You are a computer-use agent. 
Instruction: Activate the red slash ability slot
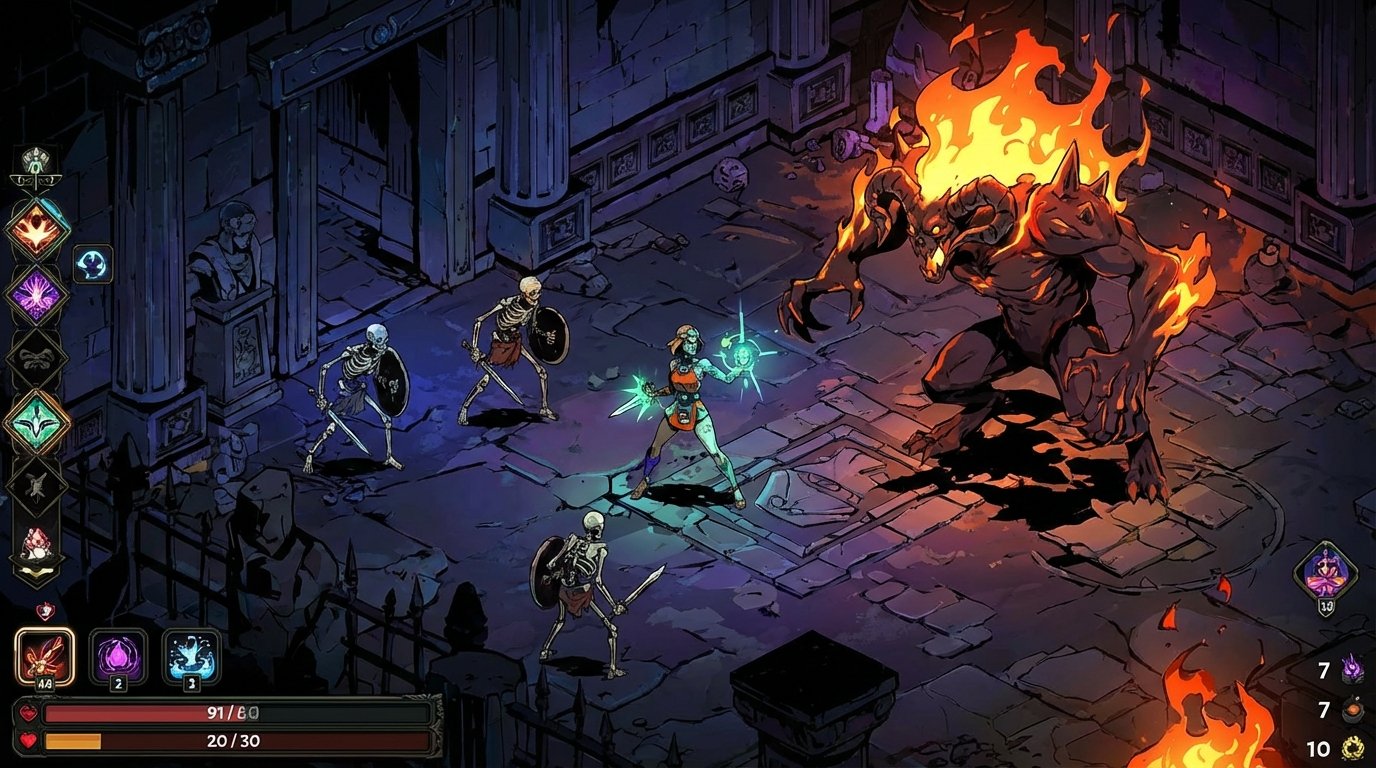[43, 655]
